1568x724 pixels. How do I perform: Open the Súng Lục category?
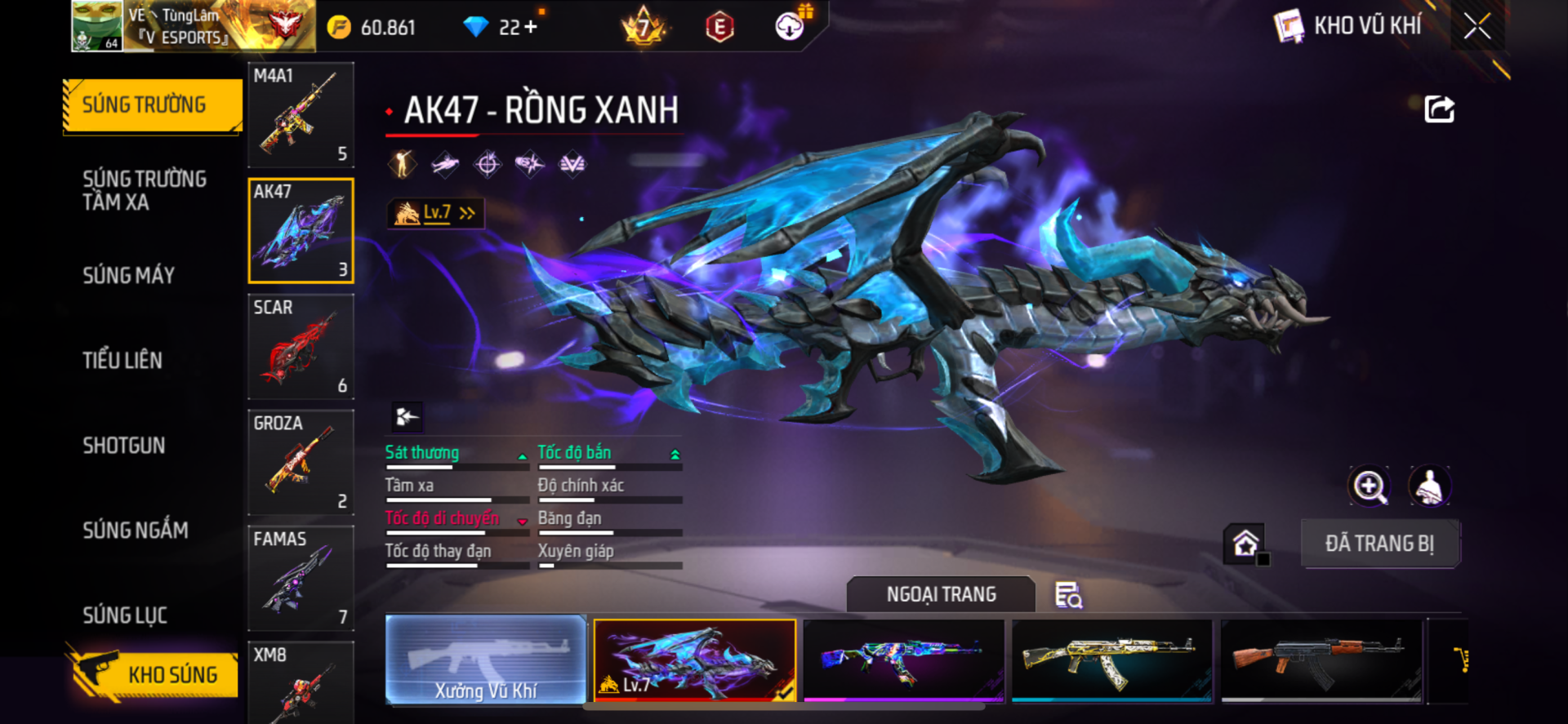(125, 615)
